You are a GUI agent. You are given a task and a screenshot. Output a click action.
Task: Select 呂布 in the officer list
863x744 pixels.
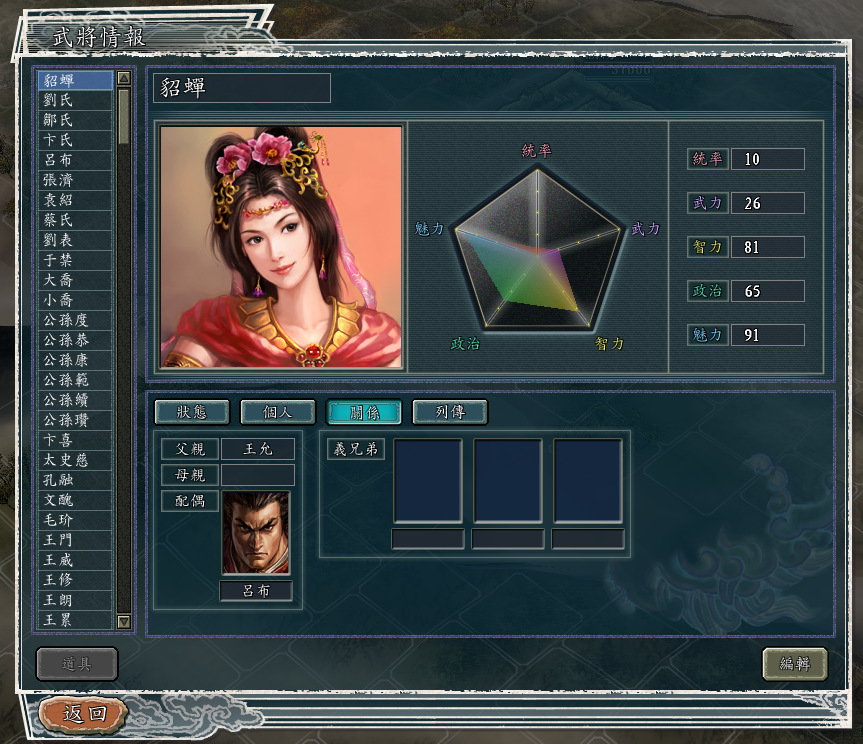click(75, 160)
